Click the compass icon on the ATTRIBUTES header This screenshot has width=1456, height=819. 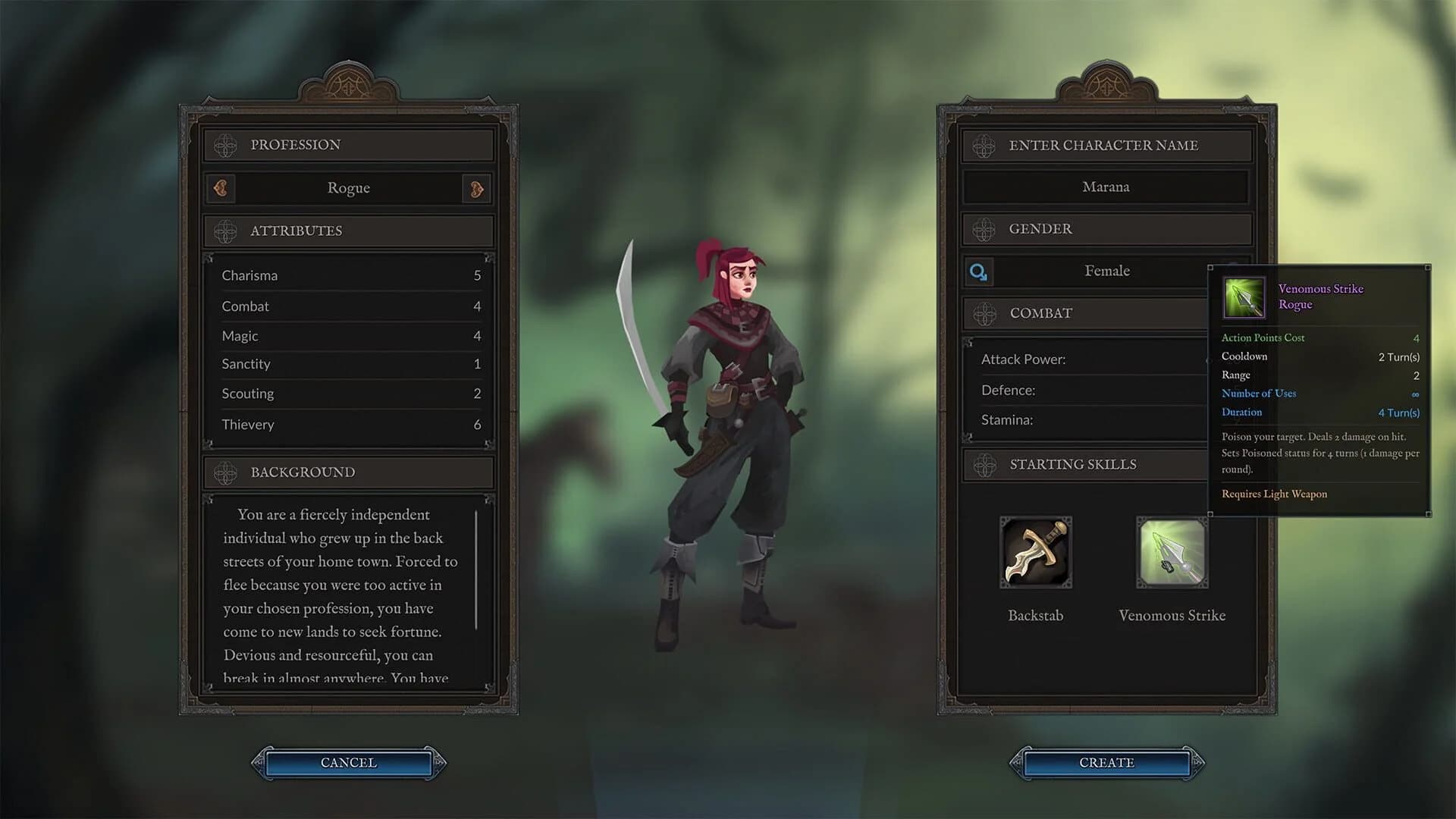[224, 231]
